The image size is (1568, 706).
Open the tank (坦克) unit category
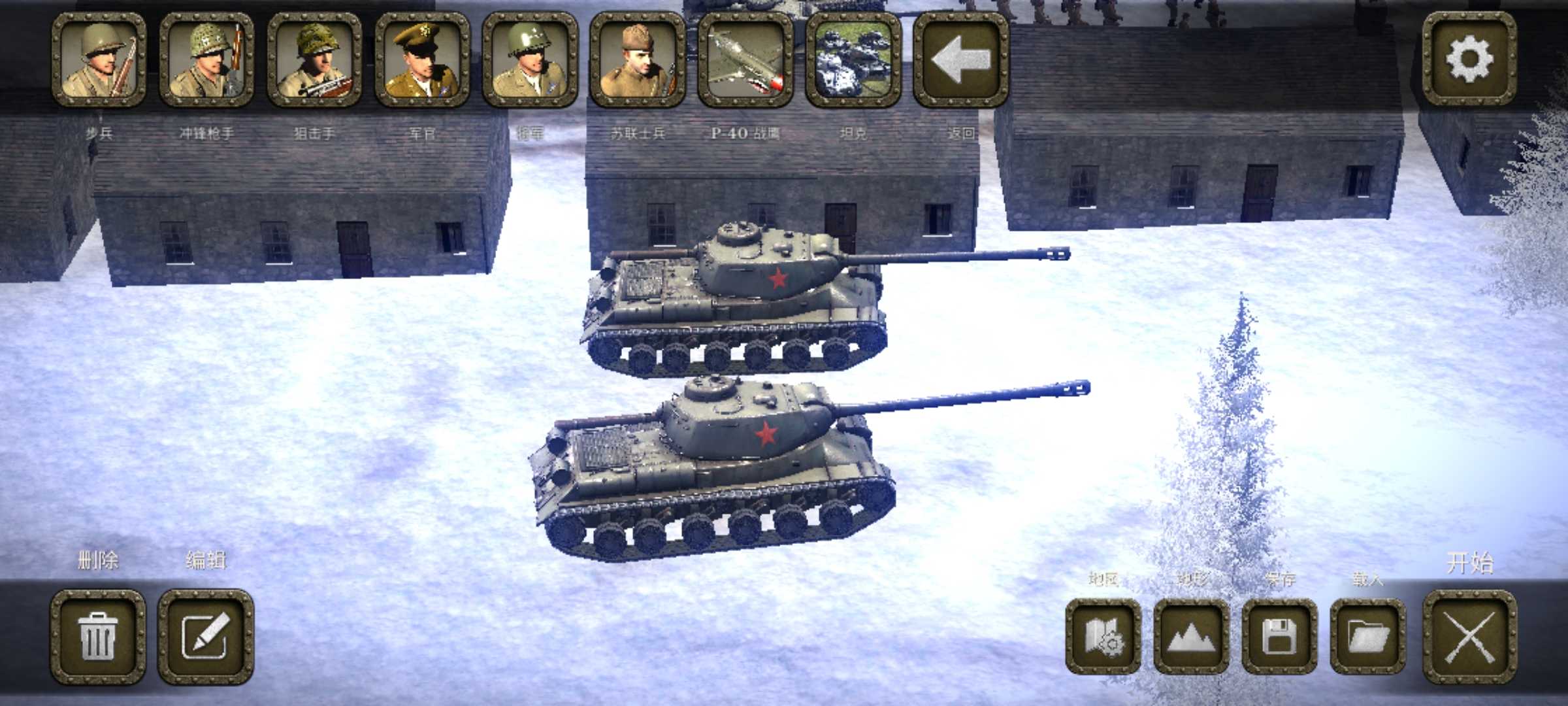point(853,59)
